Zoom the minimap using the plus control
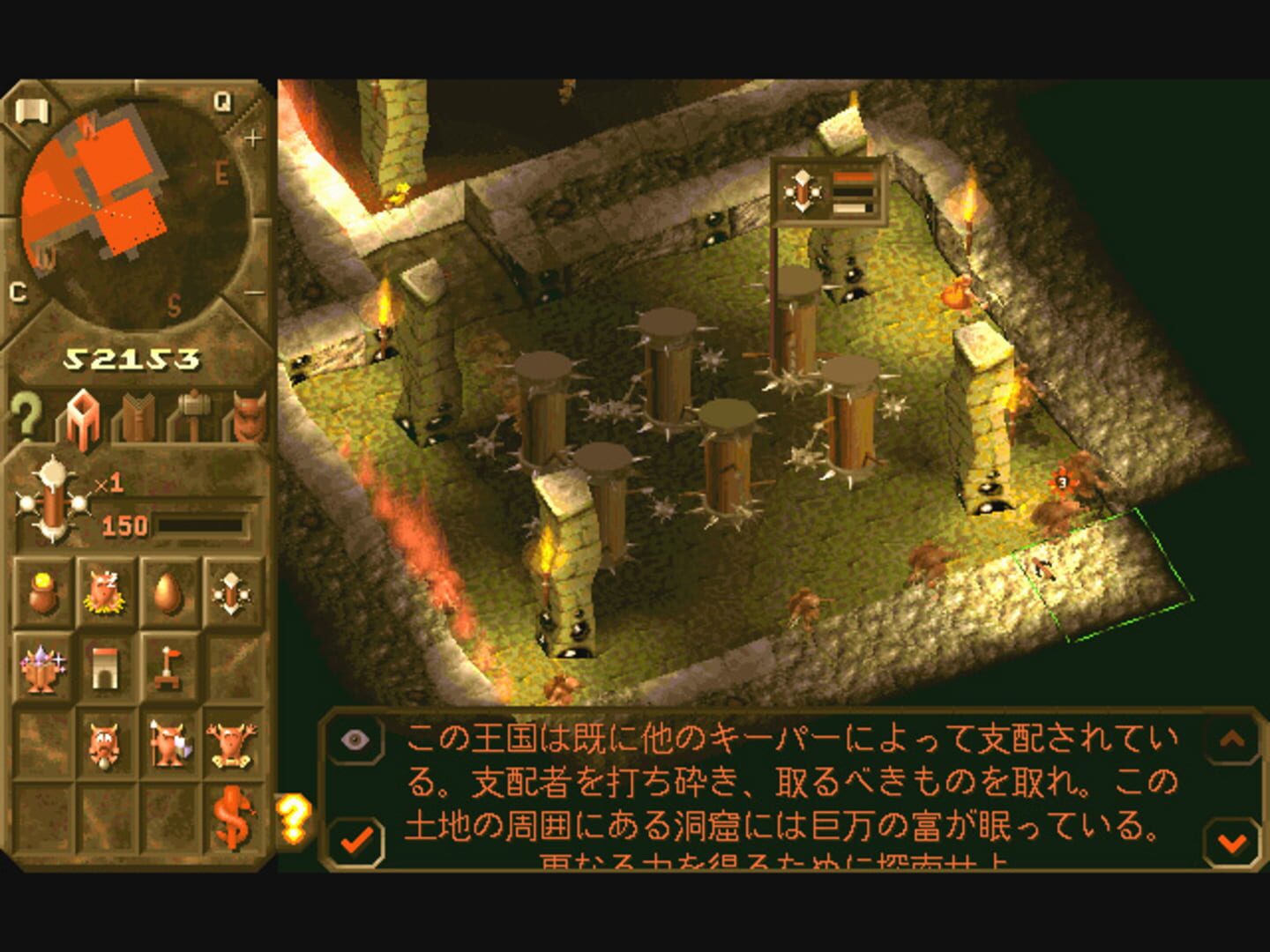Viewport: 1270px width, 952px height. pos(255,137)
